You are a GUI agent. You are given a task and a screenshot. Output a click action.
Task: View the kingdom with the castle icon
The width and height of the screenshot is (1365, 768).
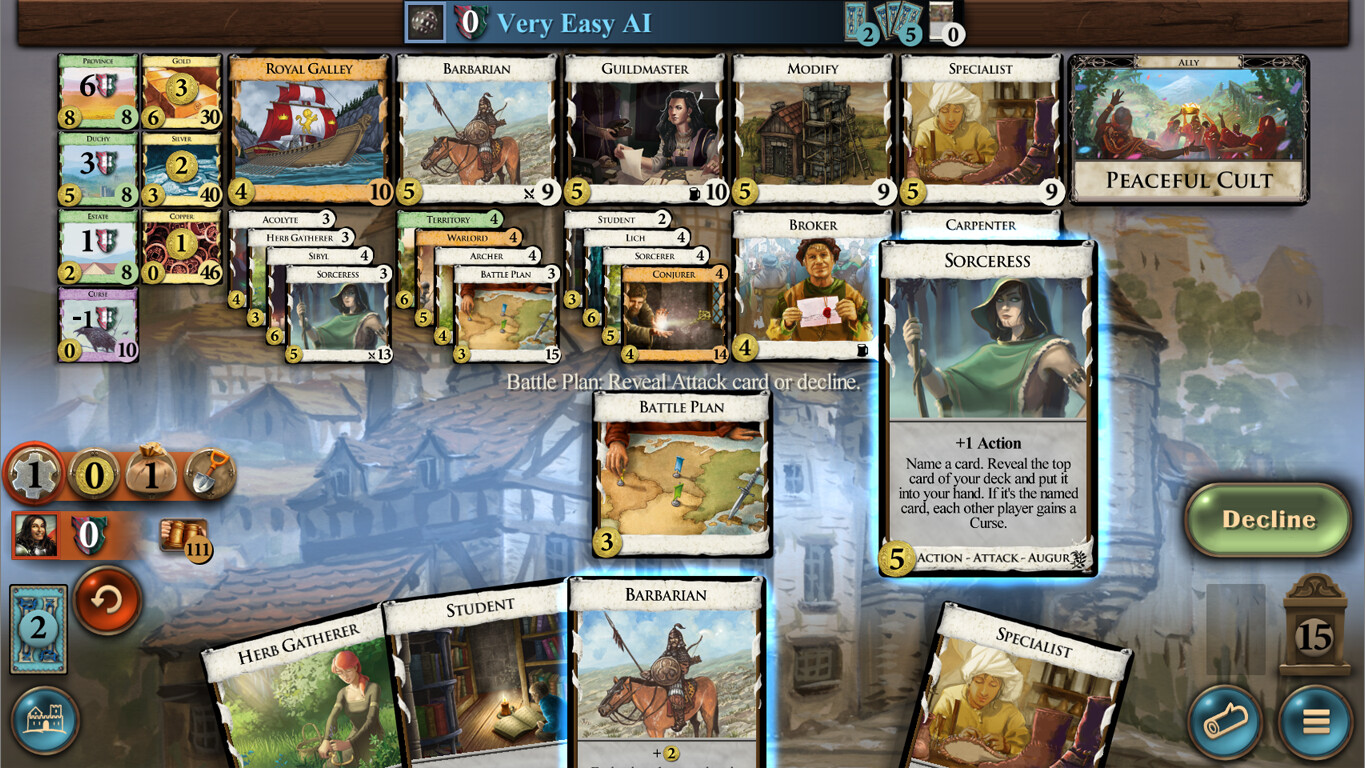click(x=47, y=719)
